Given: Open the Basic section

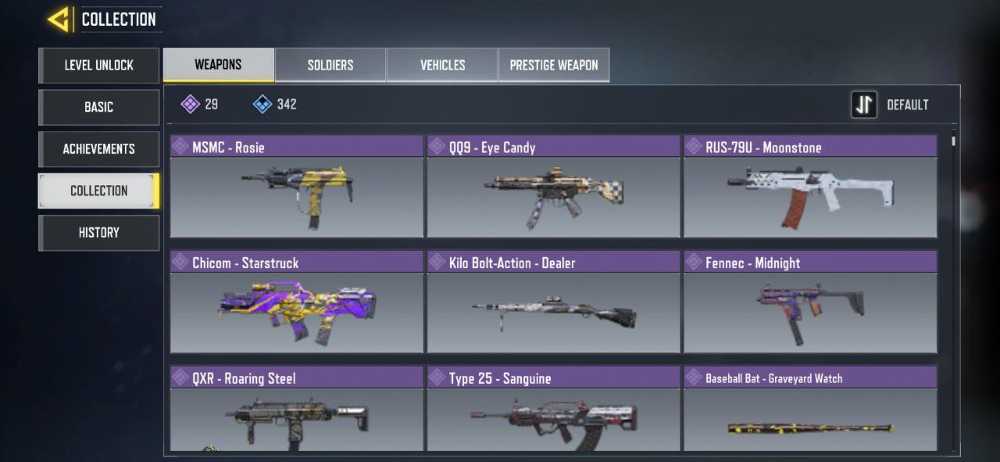Looking at the screenshot, I should (x=98, y=107).
